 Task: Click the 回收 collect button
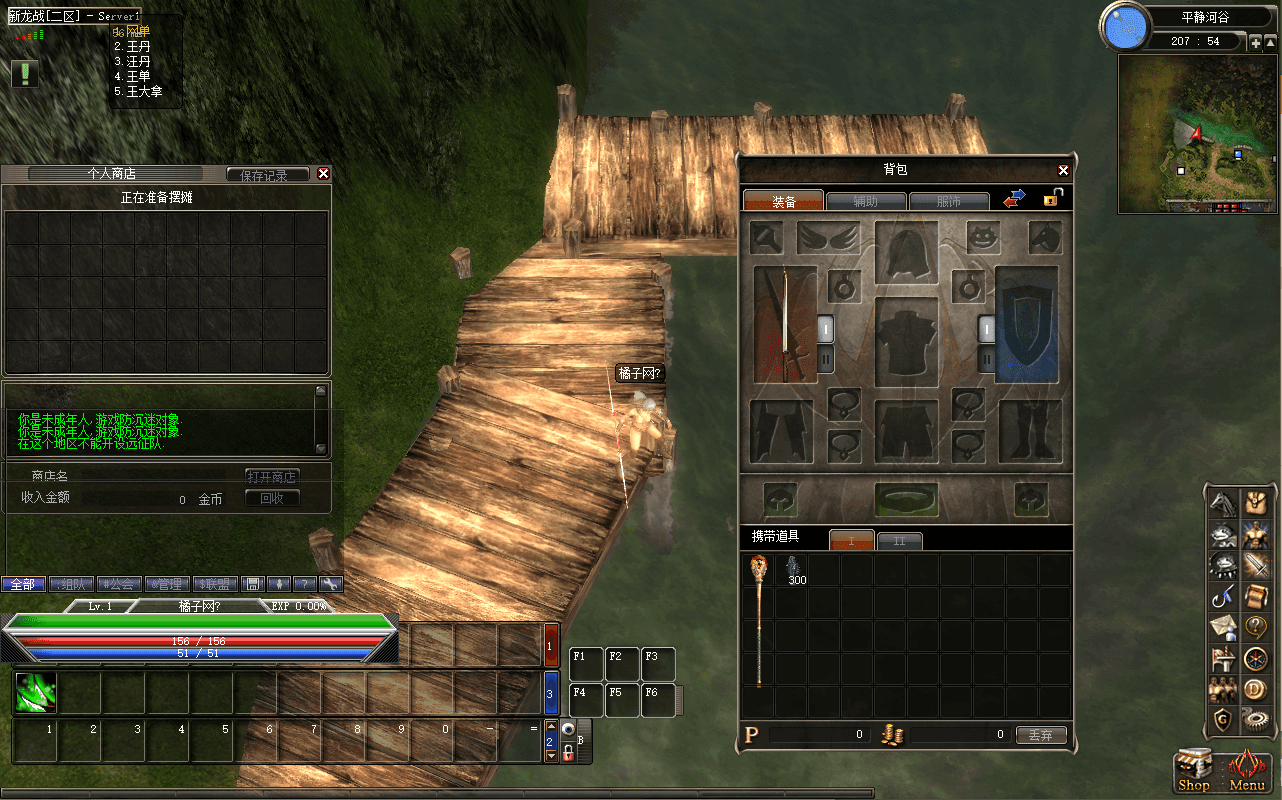pyautogui.click(x=272, y=498)
